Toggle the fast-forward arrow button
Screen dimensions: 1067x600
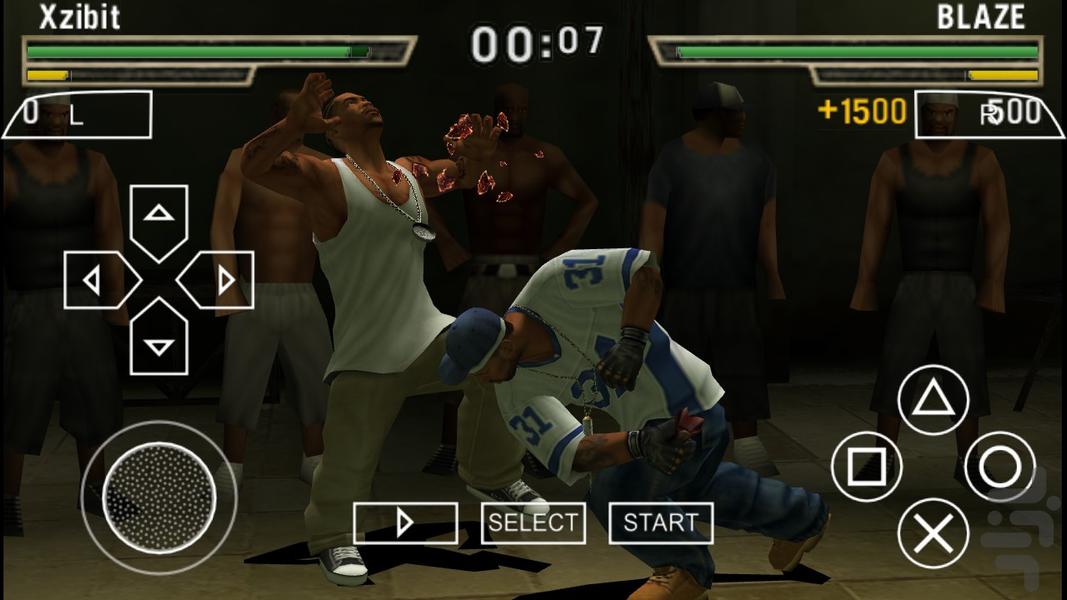(x=405, y=523)
